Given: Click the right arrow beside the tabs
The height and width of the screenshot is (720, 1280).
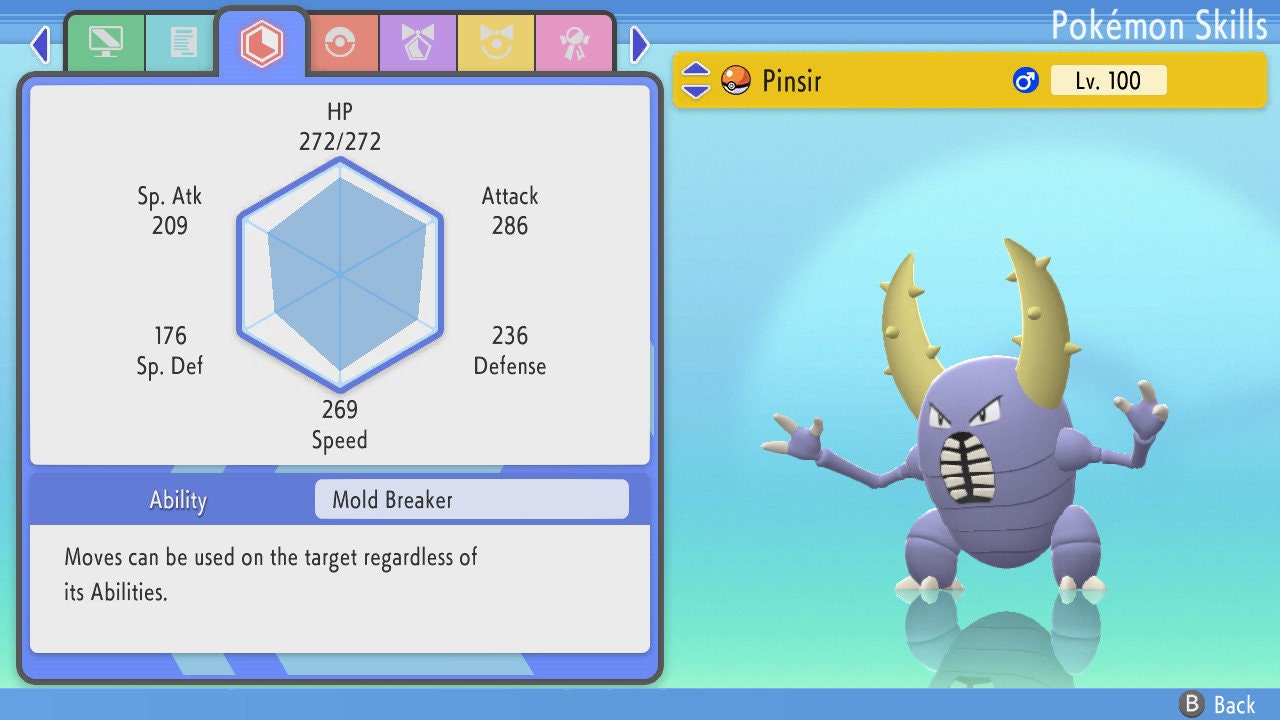Looking at the screenshot, I should [640, 44].
